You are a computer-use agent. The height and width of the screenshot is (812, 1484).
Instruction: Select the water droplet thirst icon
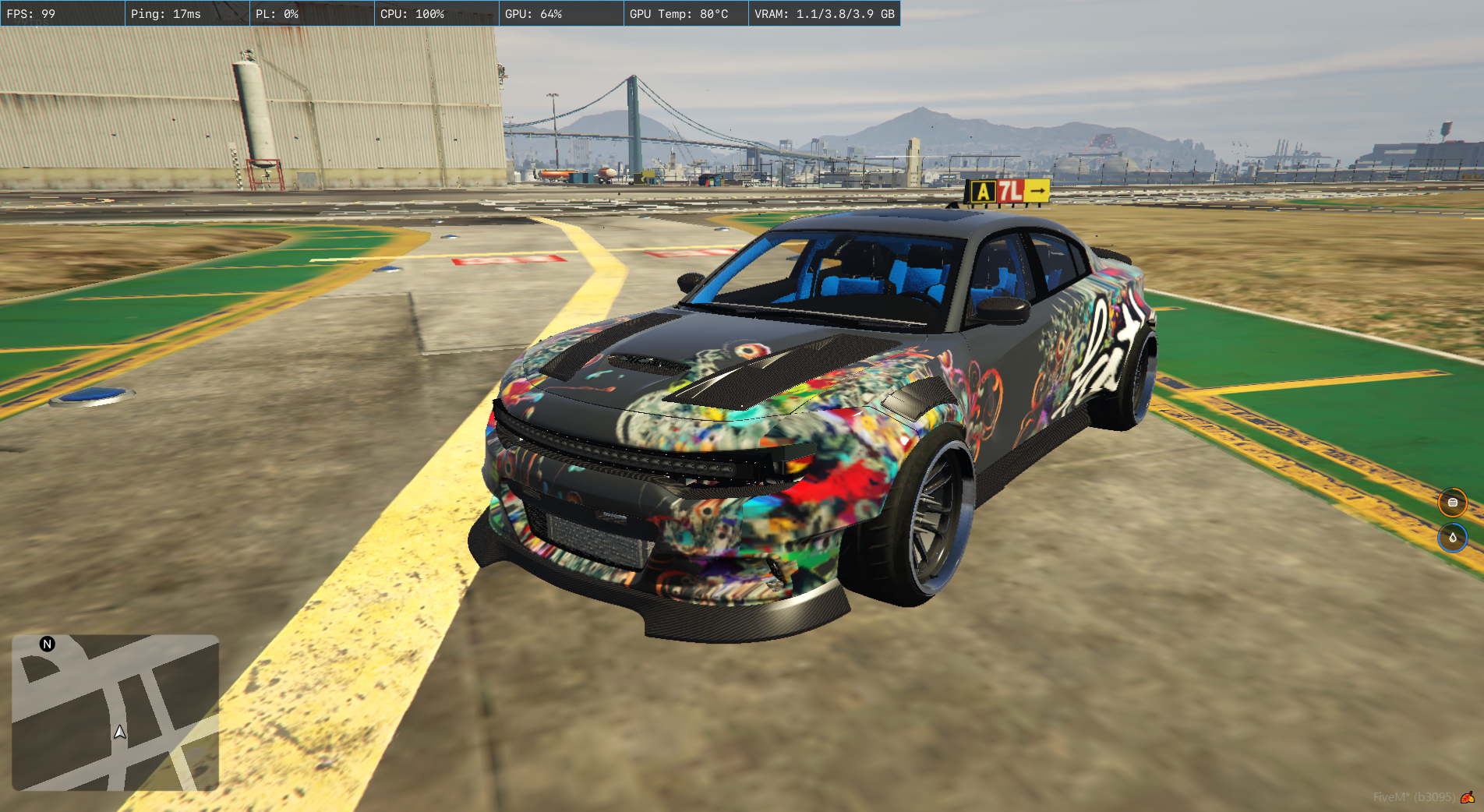[1452, 538]
